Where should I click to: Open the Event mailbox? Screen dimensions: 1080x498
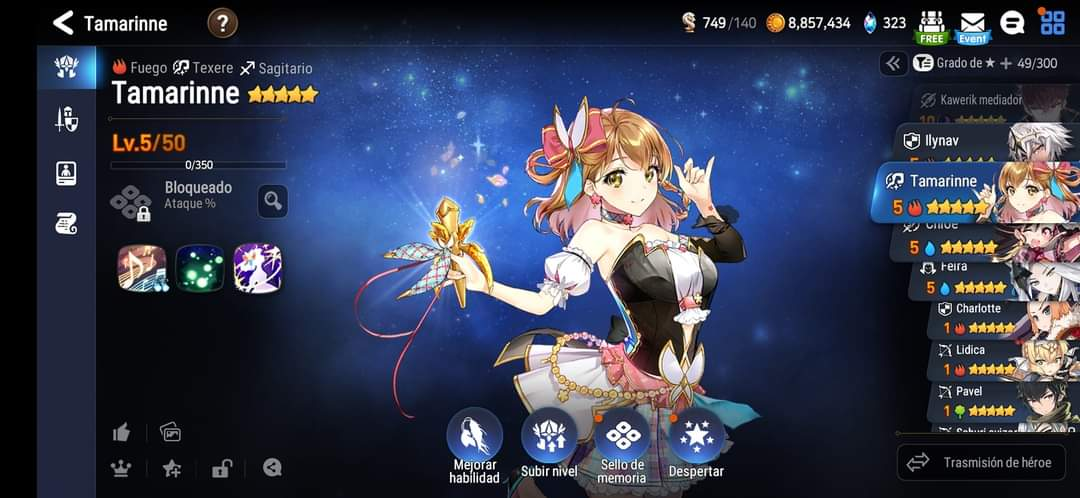(972, 26)
